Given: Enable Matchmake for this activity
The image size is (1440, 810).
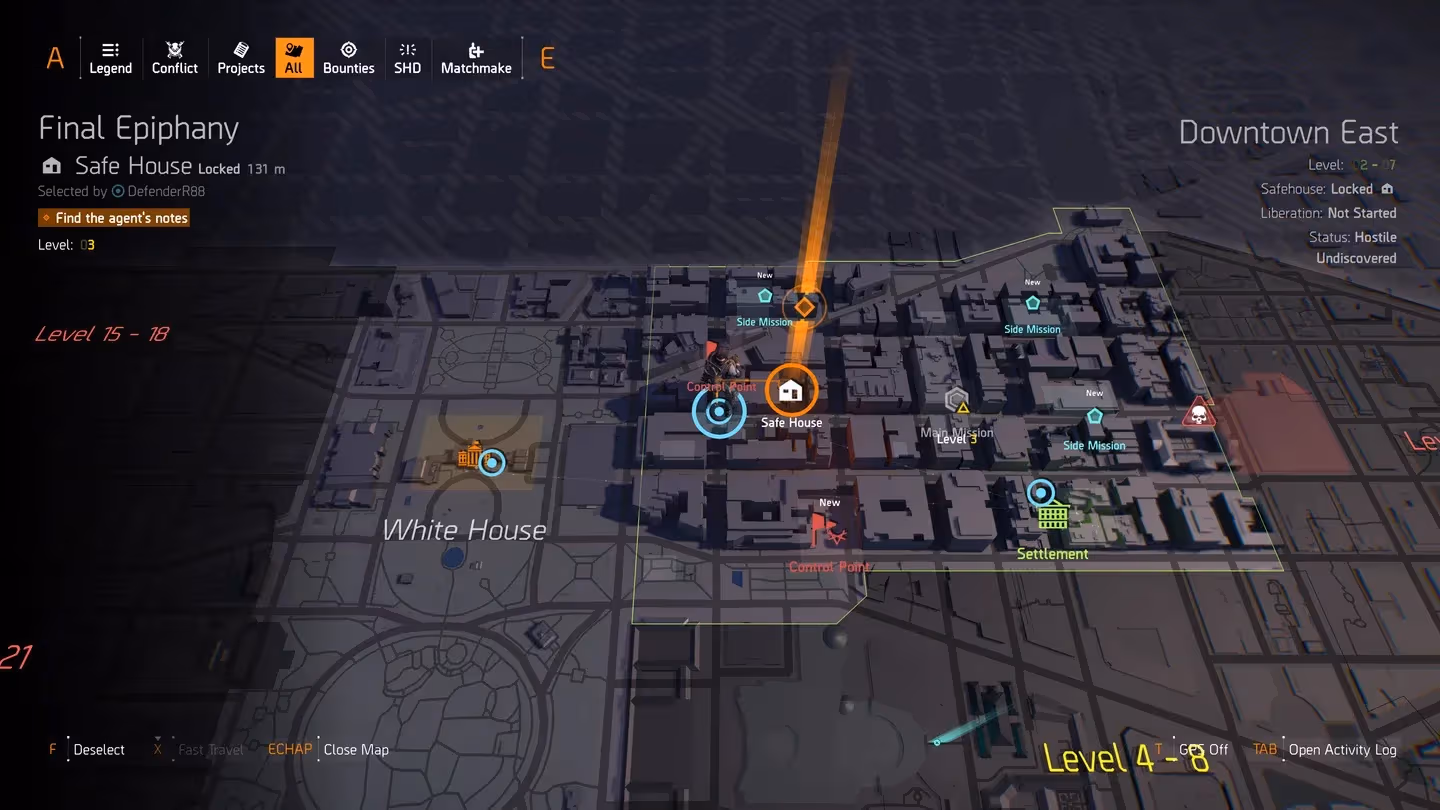Looking at the screenshot, I should [476, 57].
